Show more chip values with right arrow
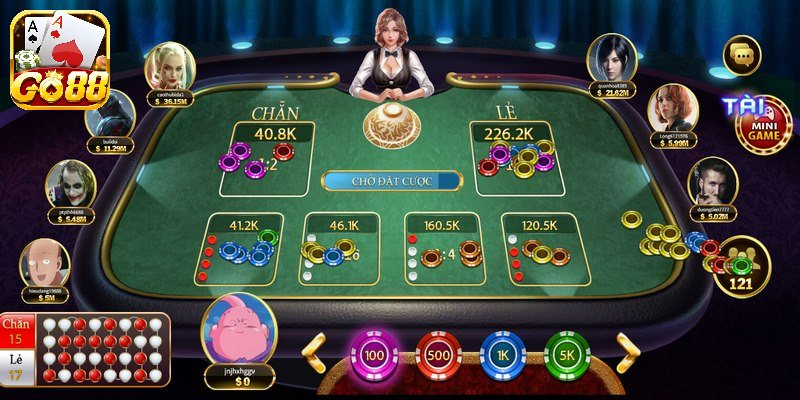 tap(628, 353)
